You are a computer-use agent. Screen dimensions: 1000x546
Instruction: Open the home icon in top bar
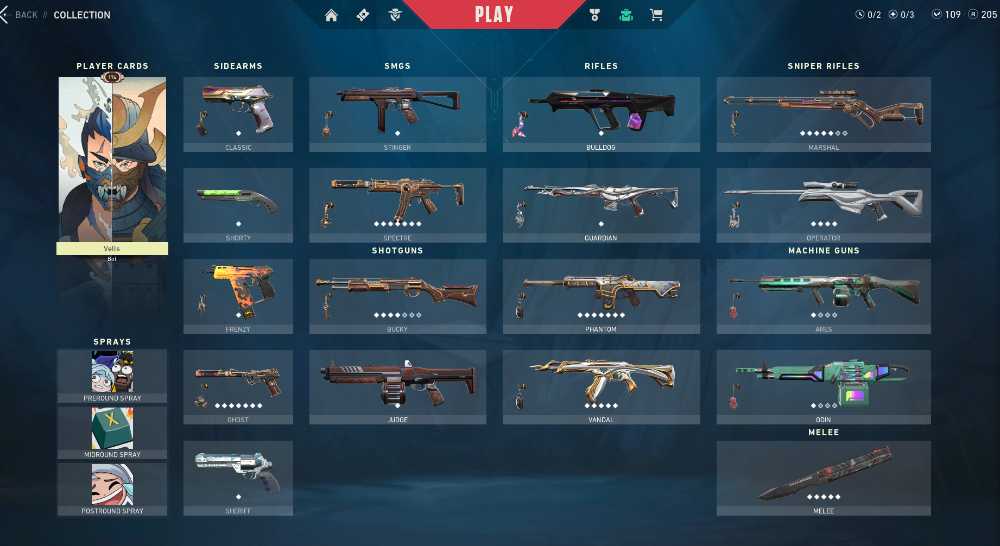[332, 15]
